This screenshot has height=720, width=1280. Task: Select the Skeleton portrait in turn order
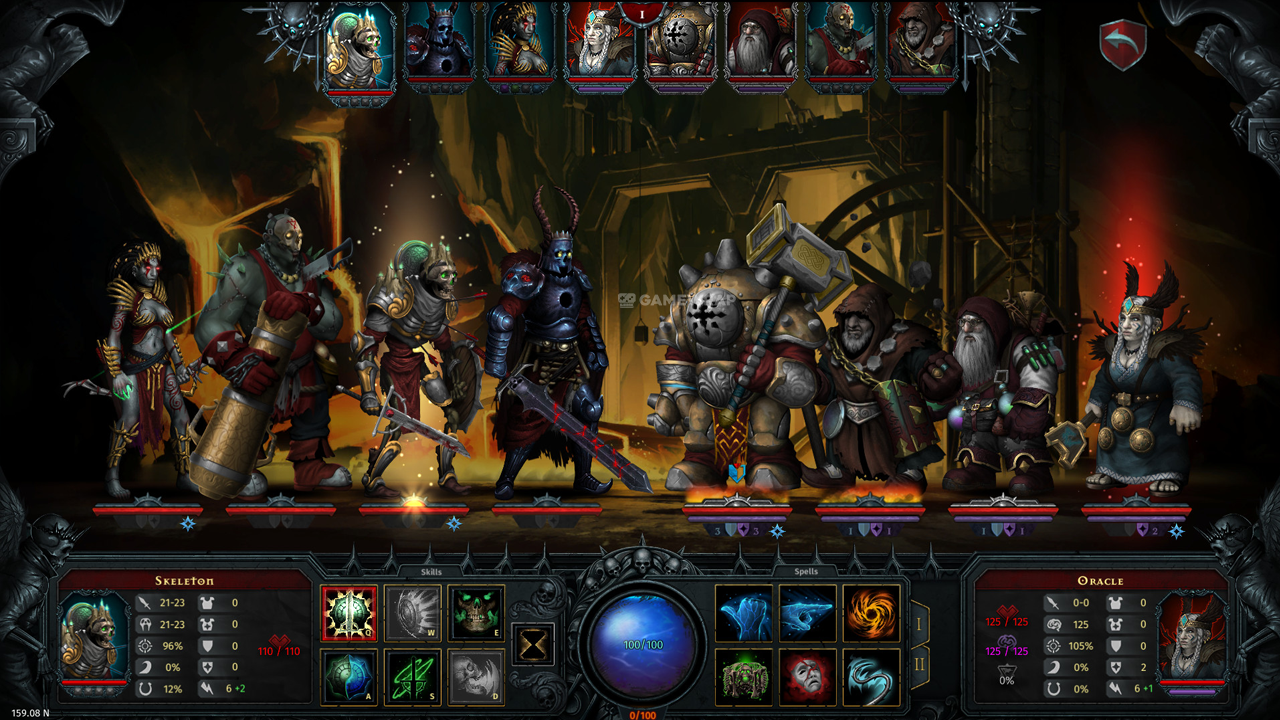[357, 46]
